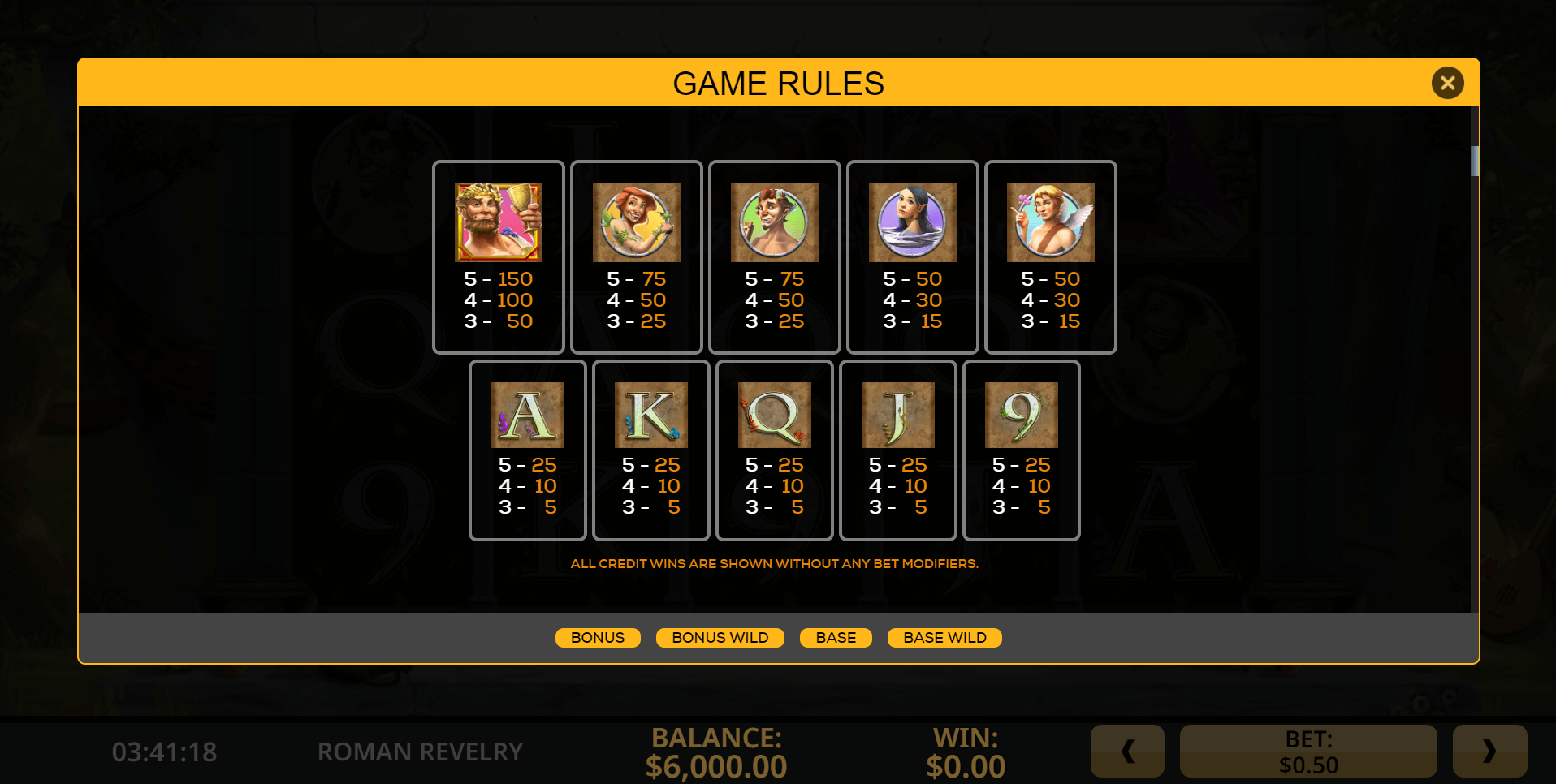Switch to the BASE rules section
Viewport: 1556px width, 784px height.
pos(836,638)
